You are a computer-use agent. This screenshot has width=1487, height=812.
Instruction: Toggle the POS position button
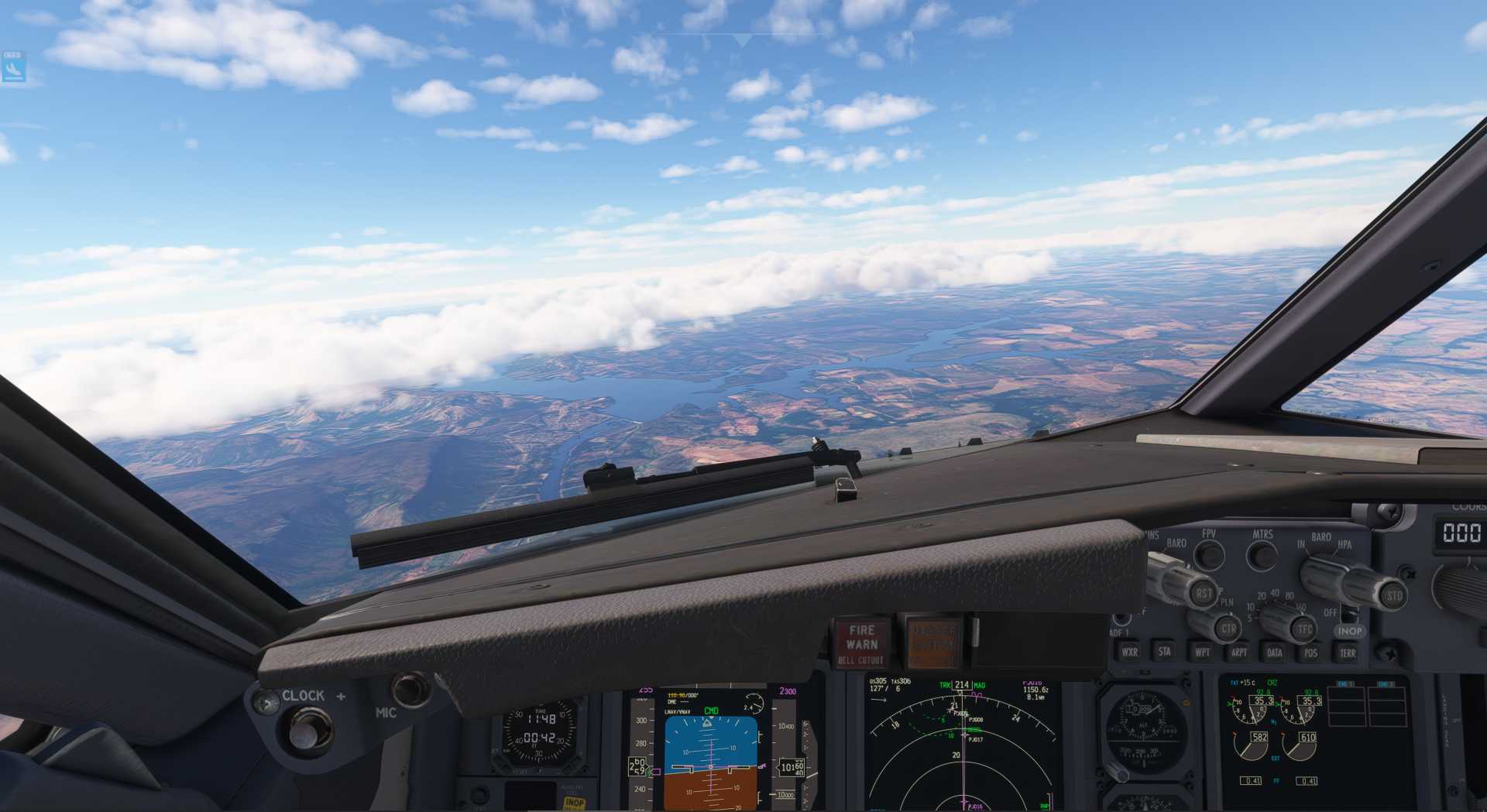(x=1310, y=653)
